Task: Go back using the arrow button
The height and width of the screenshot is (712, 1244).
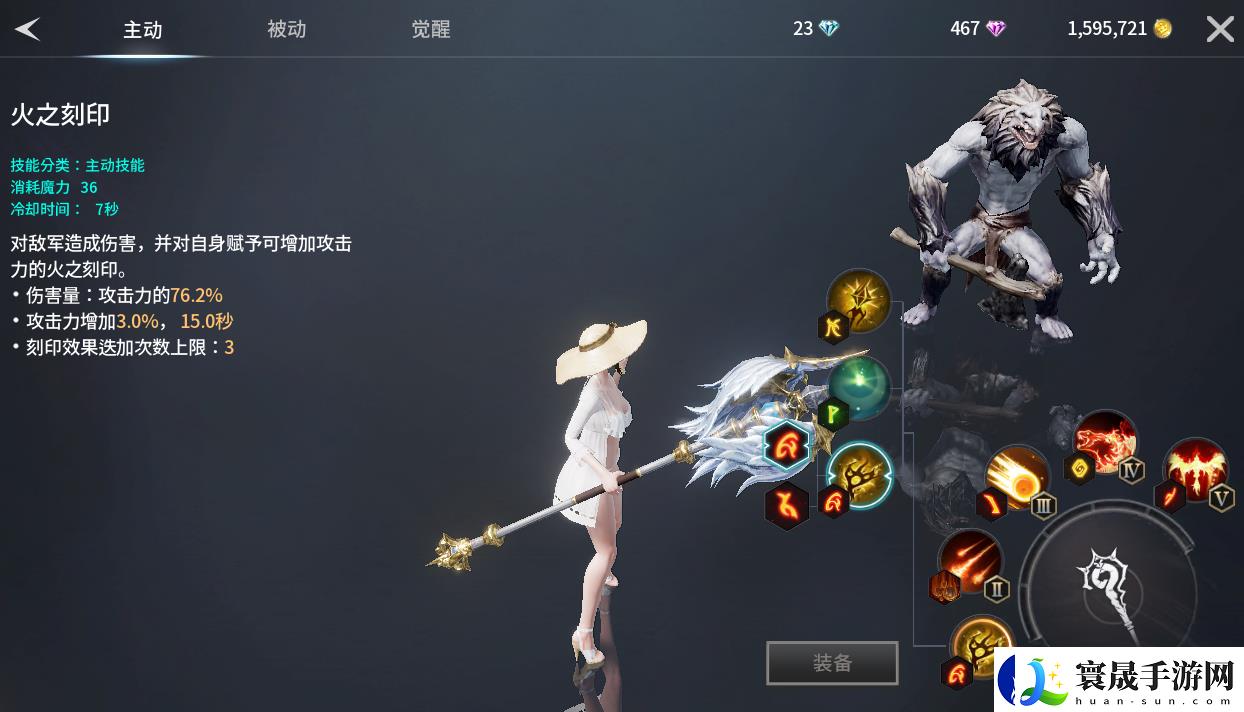Action: 27,29
